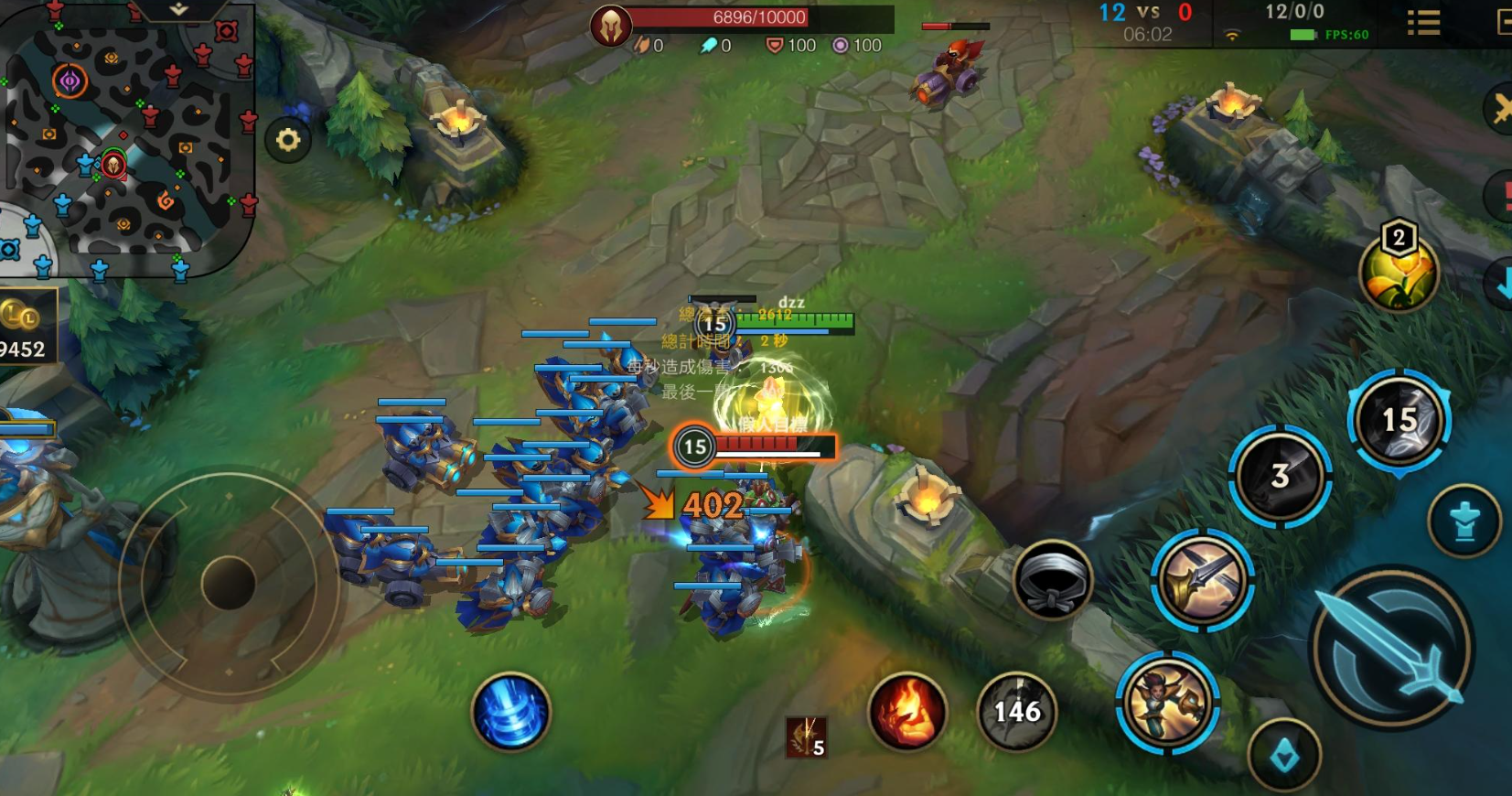Tap the target-tower button
The width and height of the screenshot is (1512, 796).
[x=1464, y=521]
